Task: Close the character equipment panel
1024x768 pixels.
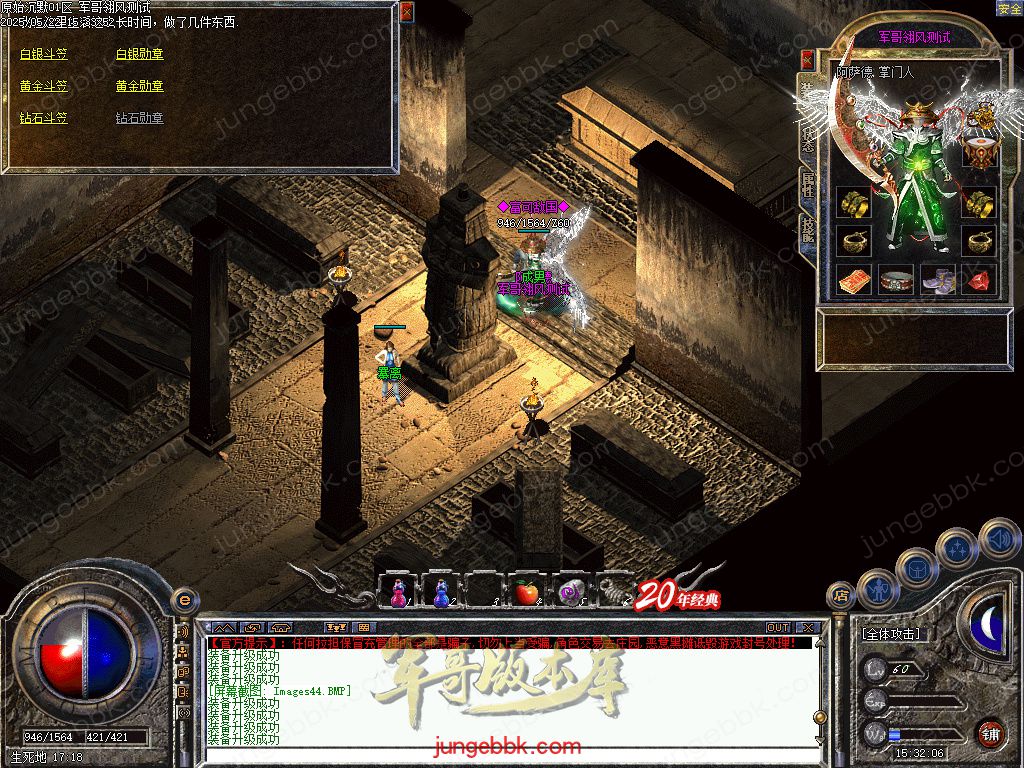Action: 806,59
